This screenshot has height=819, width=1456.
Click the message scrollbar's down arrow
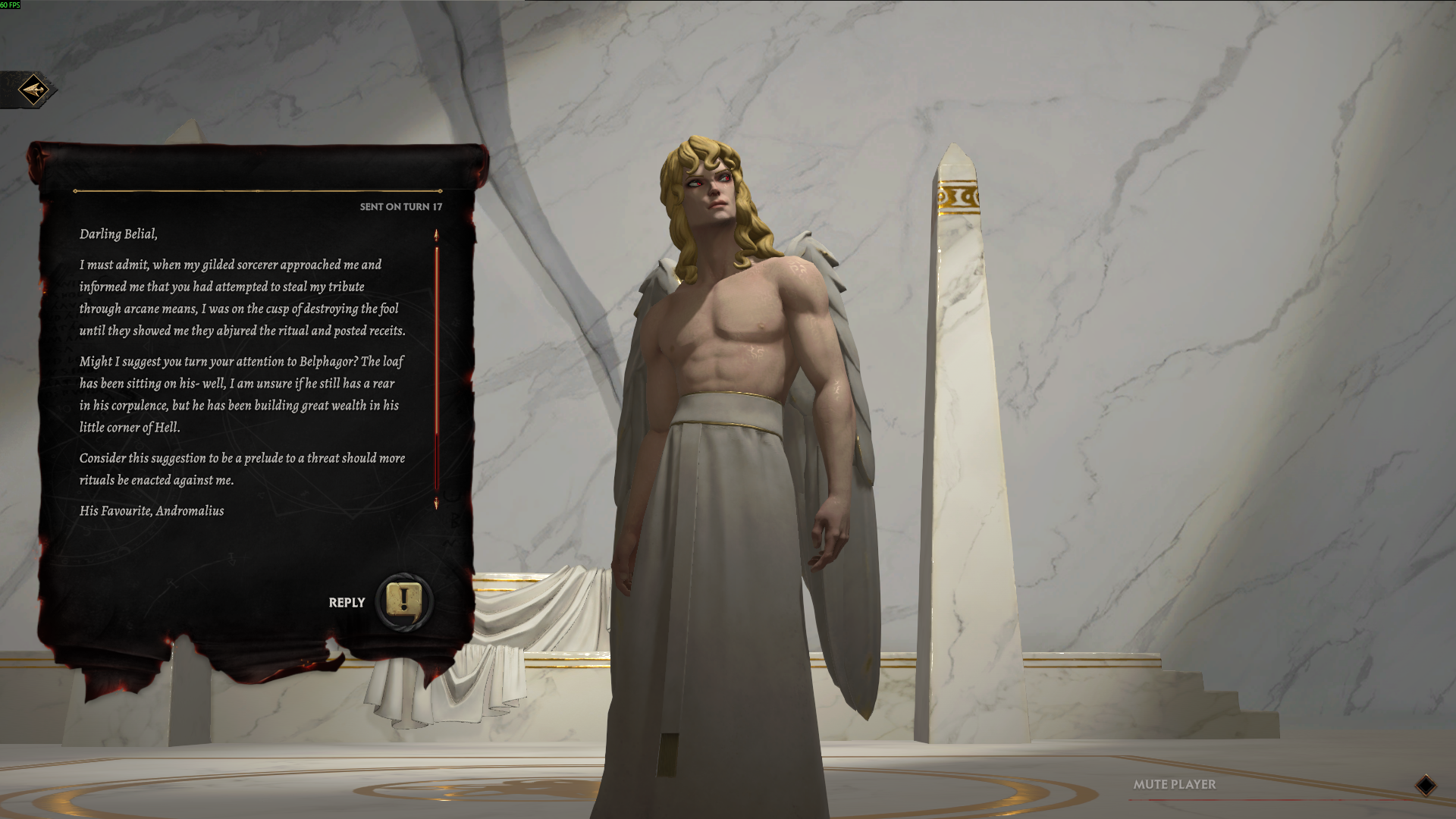[x=436, y=504]
